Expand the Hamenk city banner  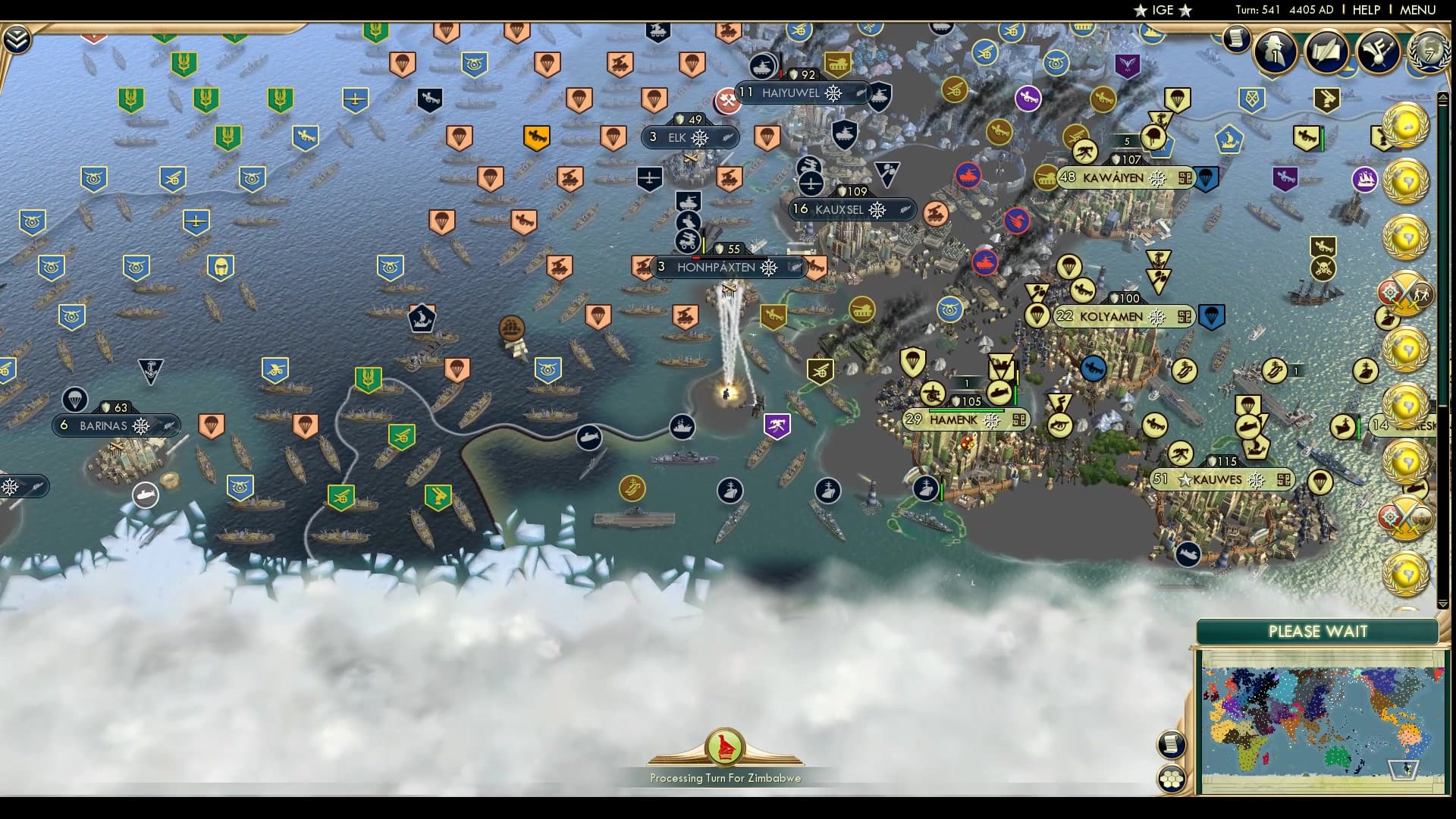coord(963,419)
